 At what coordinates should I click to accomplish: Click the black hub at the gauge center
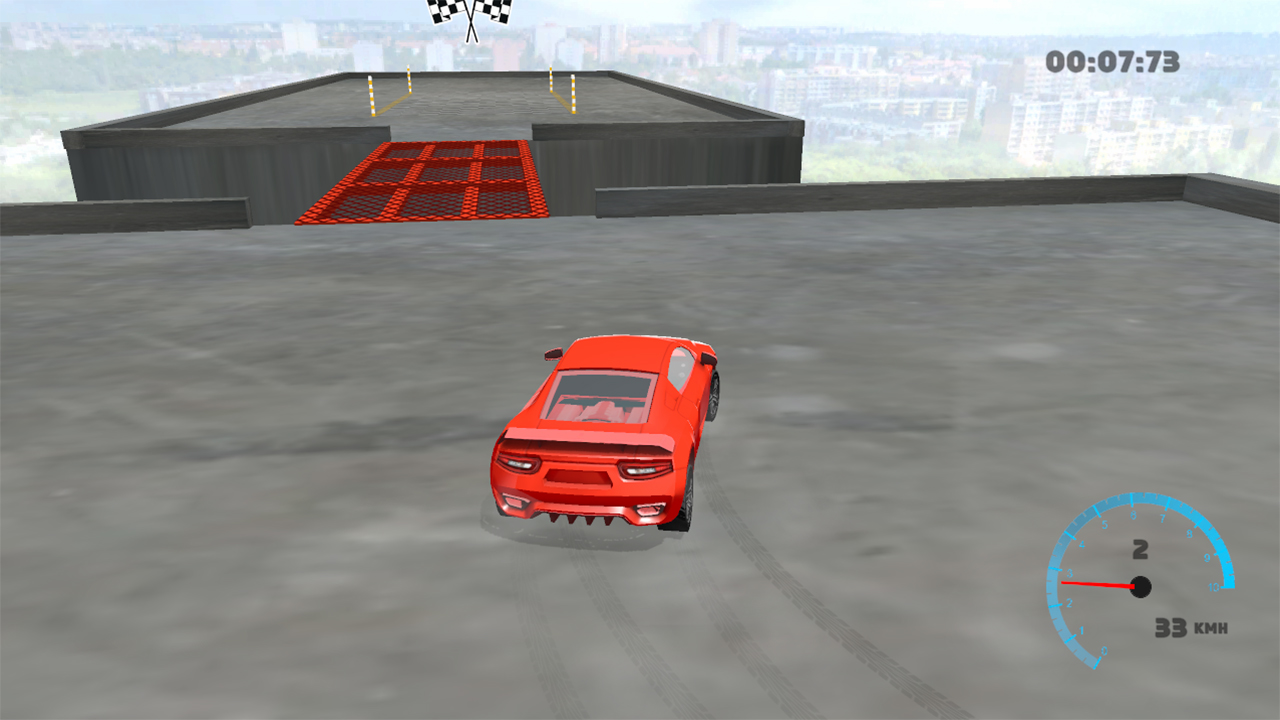[x=1140, y=587]
